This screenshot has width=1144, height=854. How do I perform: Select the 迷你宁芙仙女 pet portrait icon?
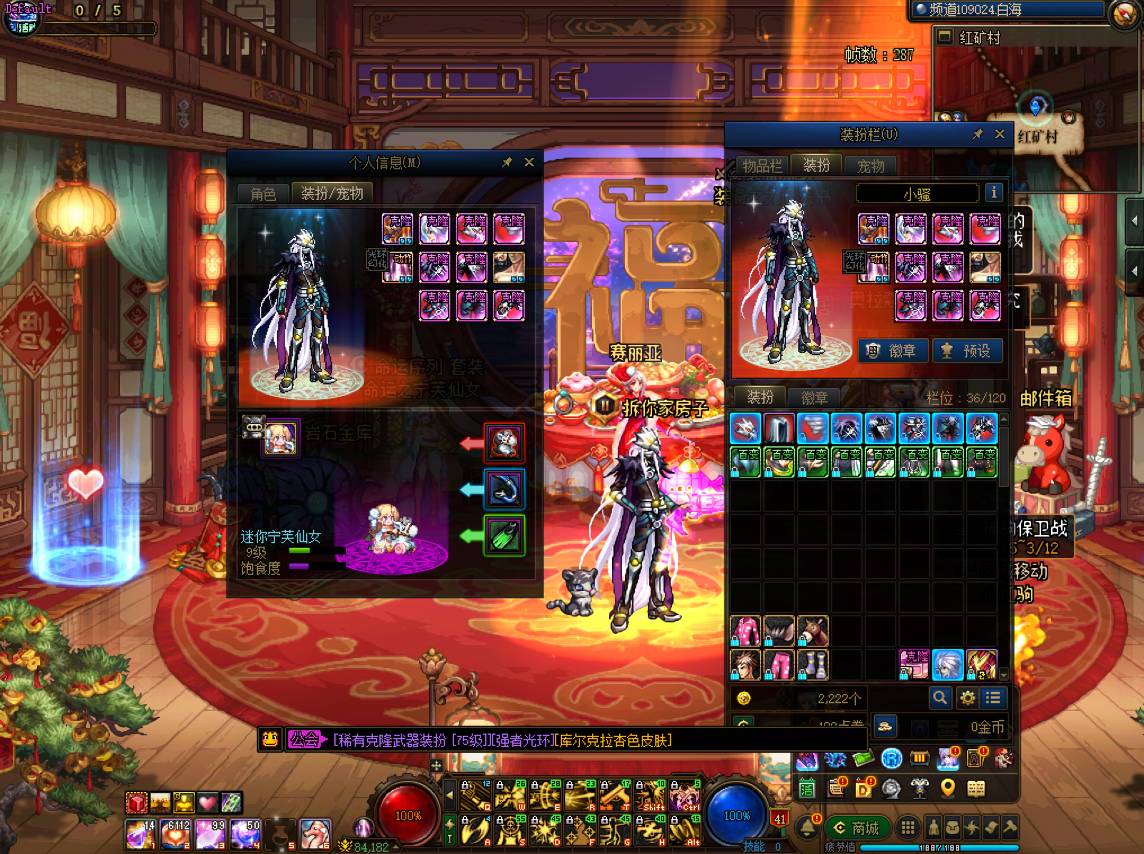(x=280, y=438)
